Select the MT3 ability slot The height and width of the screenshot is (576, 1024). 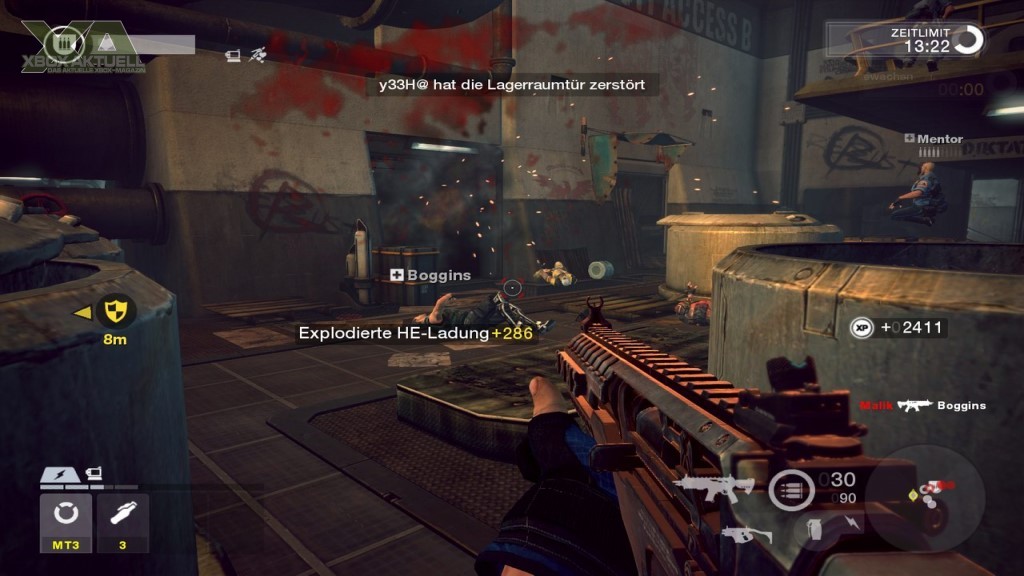point(65,522)
